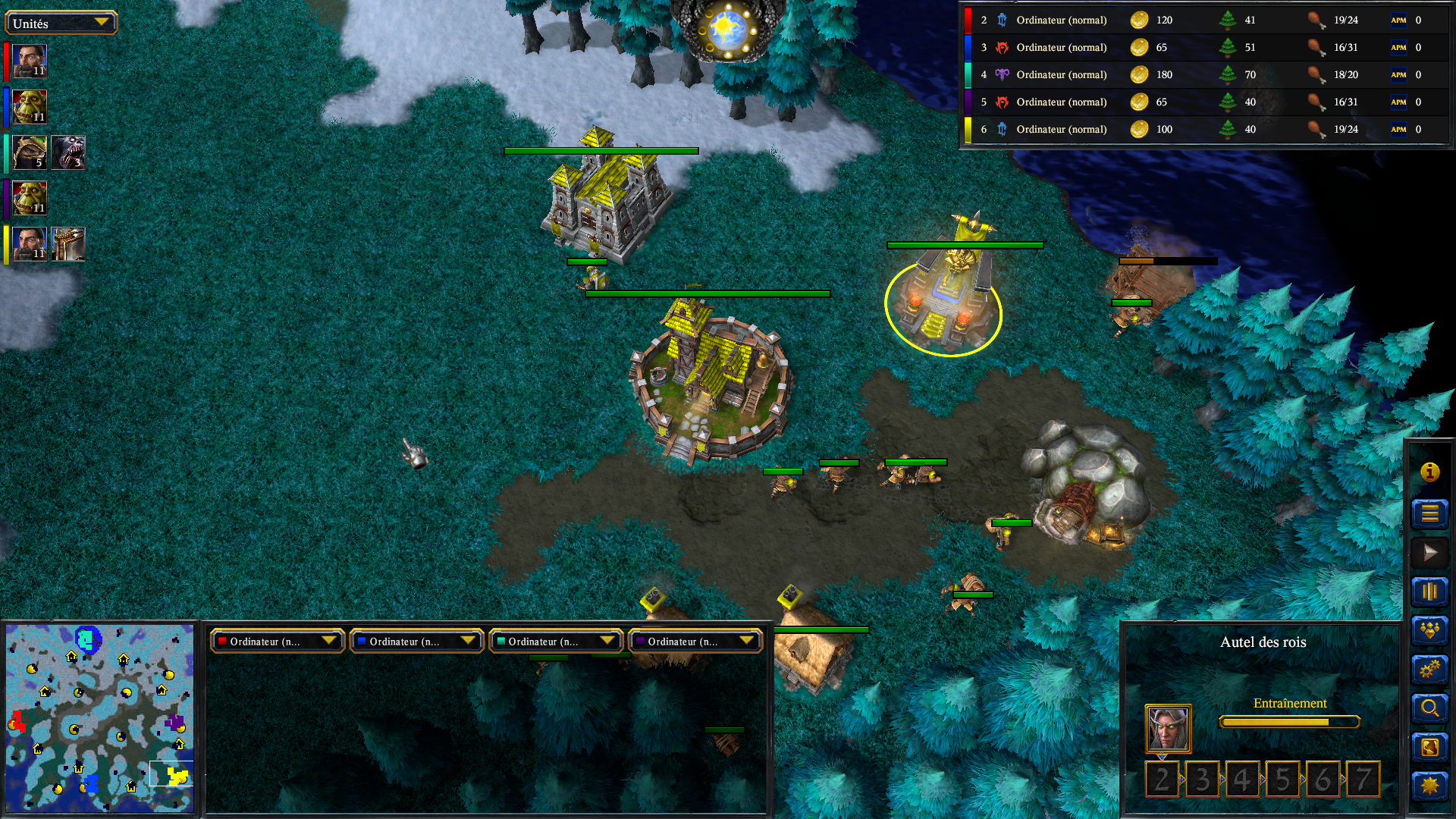The image size is (1456, 819).
Task: Select the red player's peasant icon
Action: (30, 61)
